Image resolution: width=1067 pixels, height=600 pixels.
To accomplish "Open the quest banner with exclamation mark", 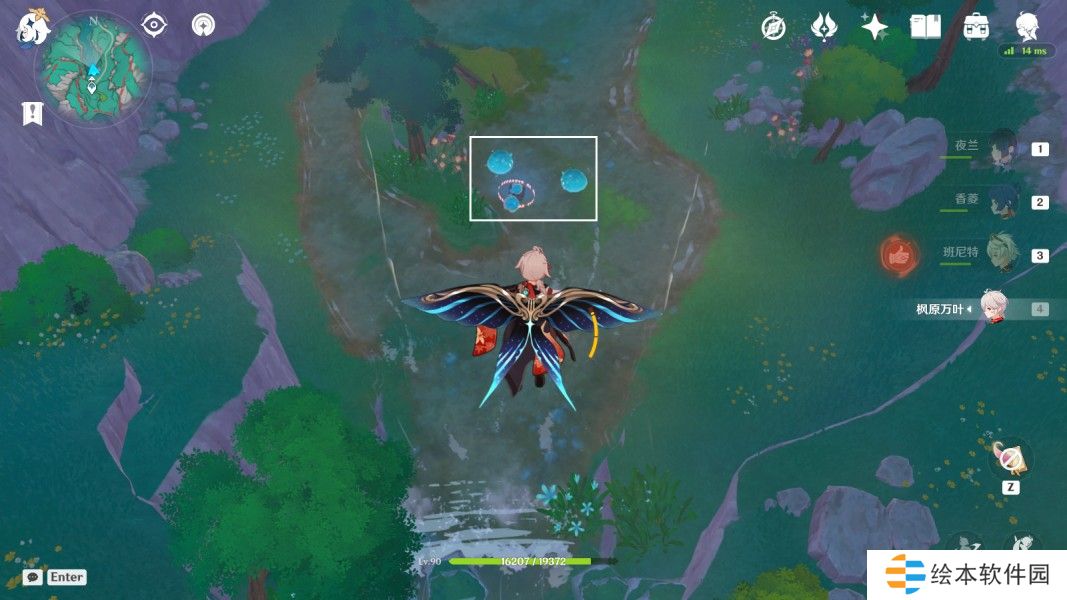I will [x=32, y=113].
